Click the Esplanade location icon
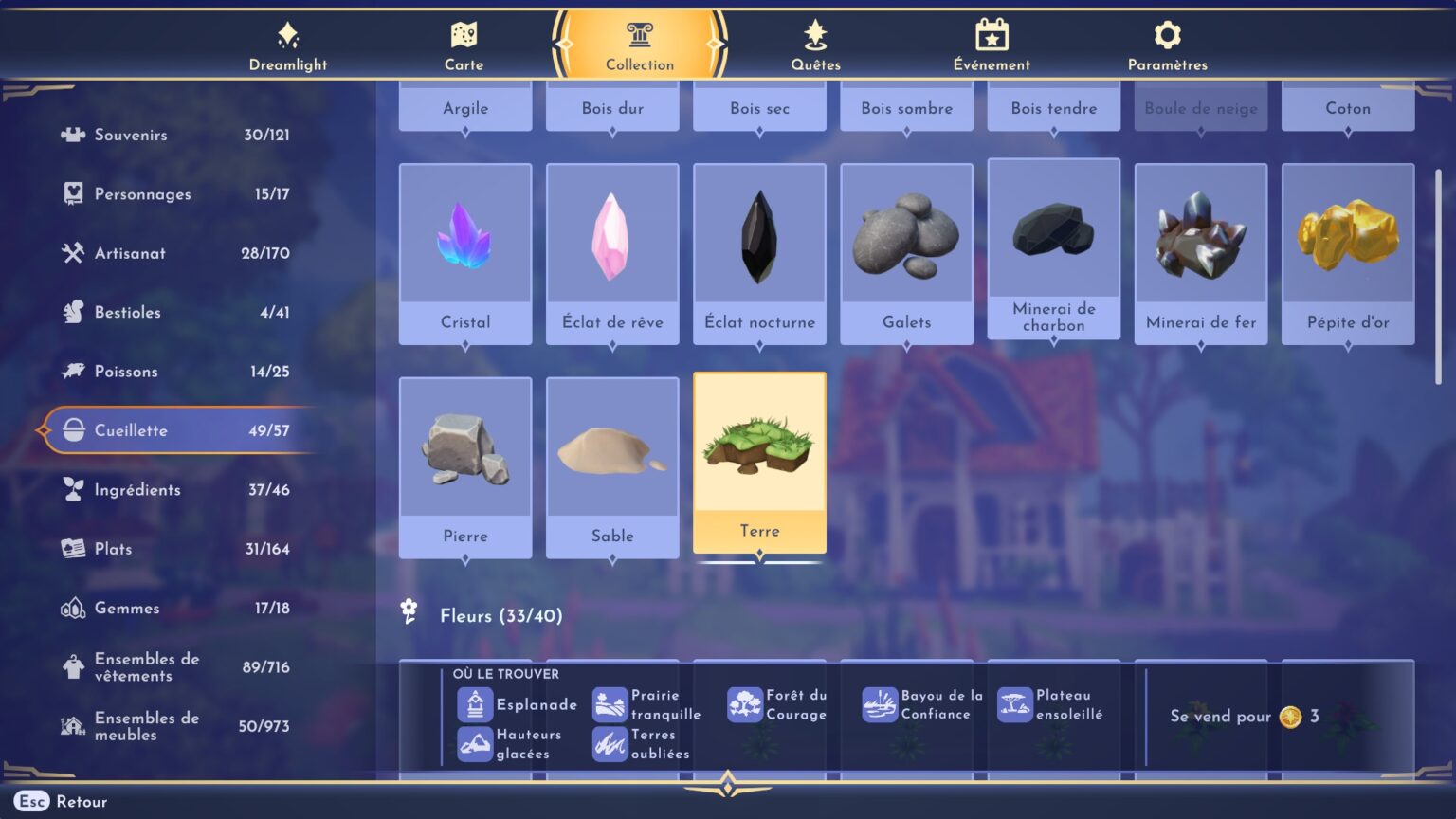Screen dimensions: 1456x819 click(474, 704)
